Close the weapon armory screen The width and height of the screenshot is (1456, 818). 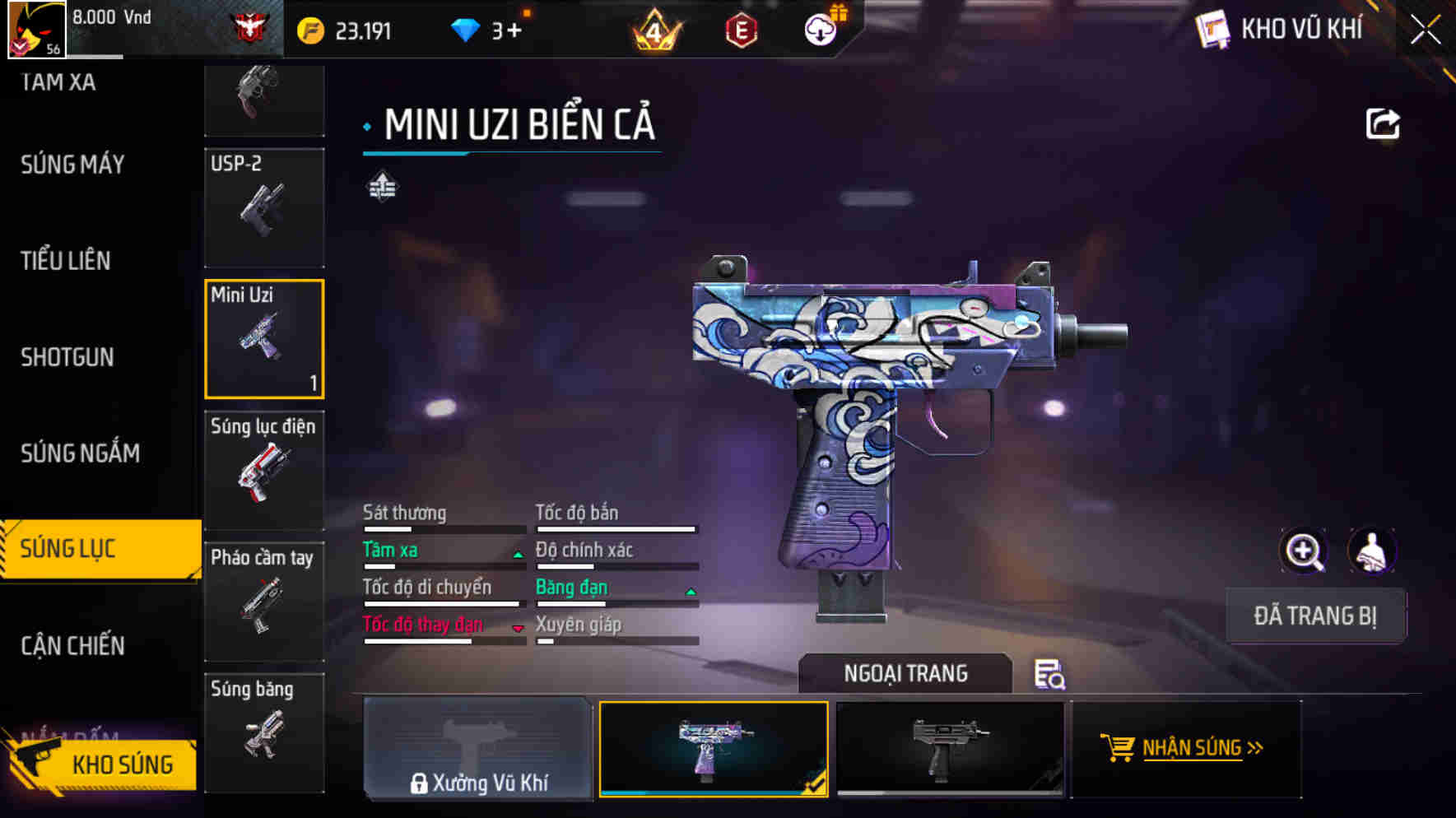pyautogui.click(x=1426, y=30)
